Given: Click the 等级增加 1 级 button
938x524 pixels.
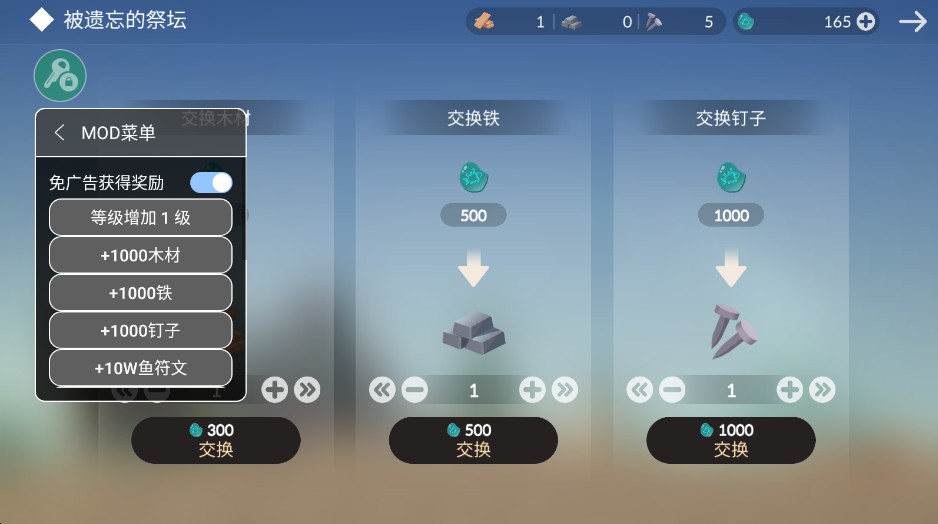Looking at the screenshot, I should [141, 217].
